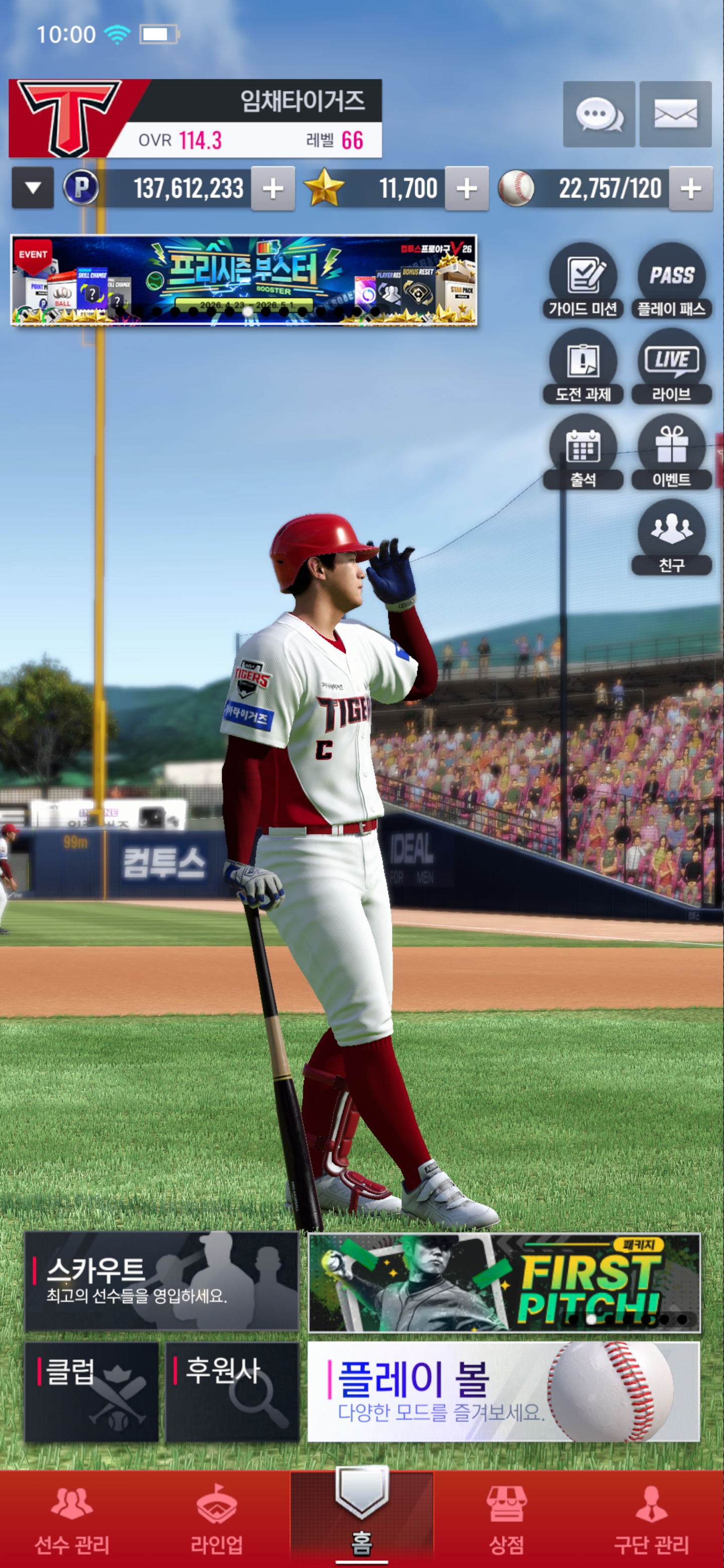Add more stars with plus button
724x1568 pixels.
coord(467,188)
